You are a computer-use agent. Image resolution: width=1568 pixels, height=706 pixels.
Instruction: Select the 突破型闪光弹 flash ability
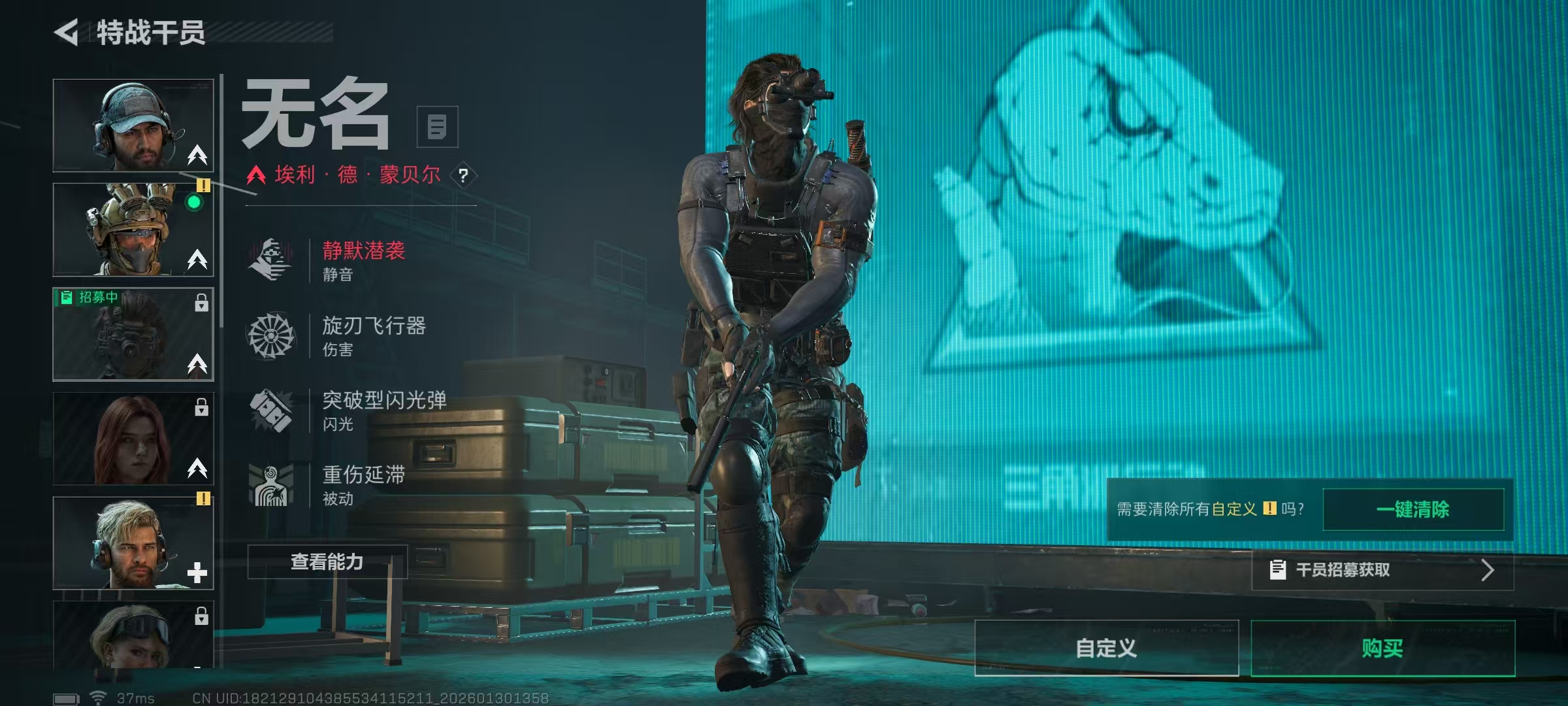[383, 410]
